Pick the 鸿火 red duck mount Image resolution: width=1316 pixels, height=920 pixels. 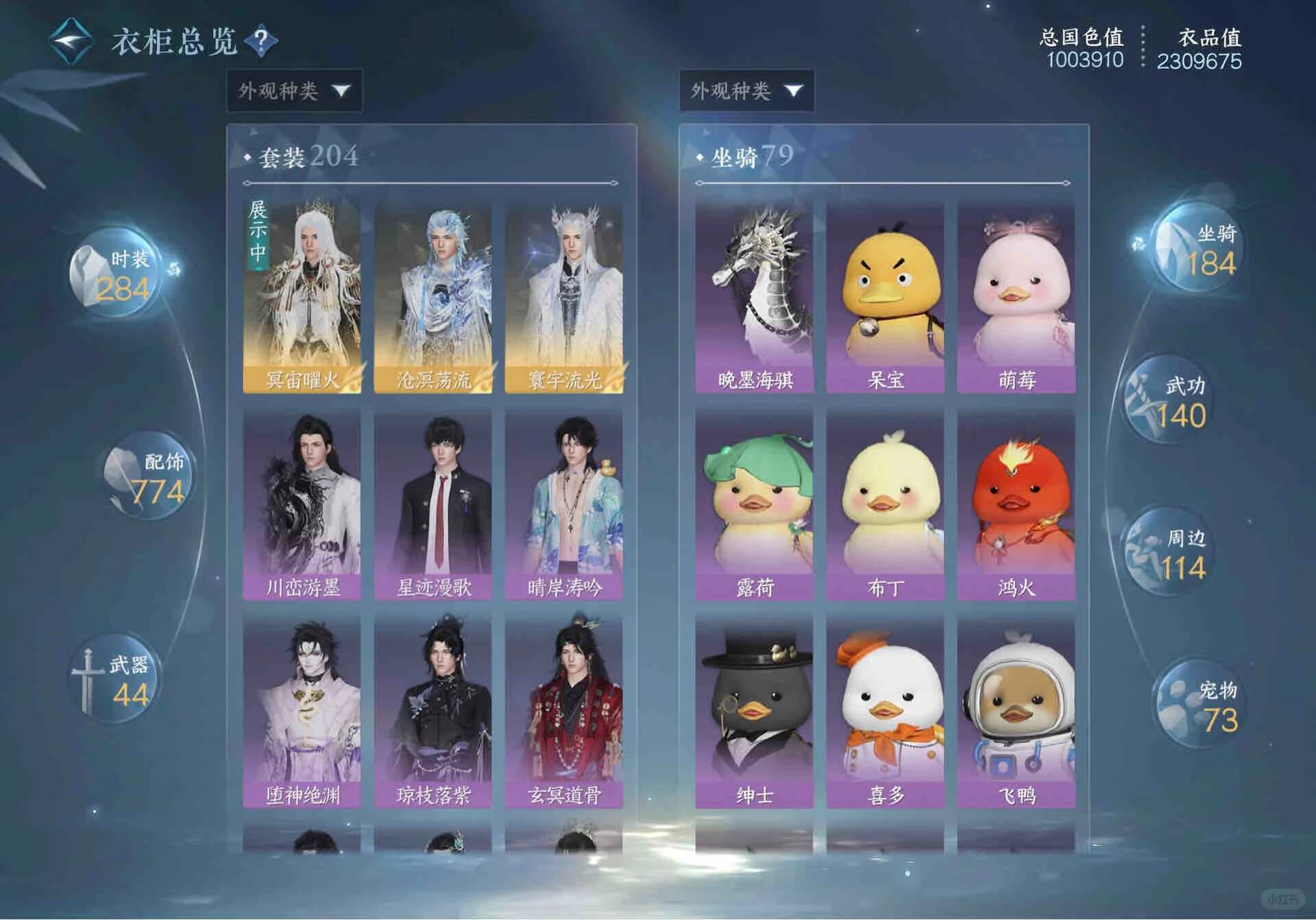coord(1016,505)
